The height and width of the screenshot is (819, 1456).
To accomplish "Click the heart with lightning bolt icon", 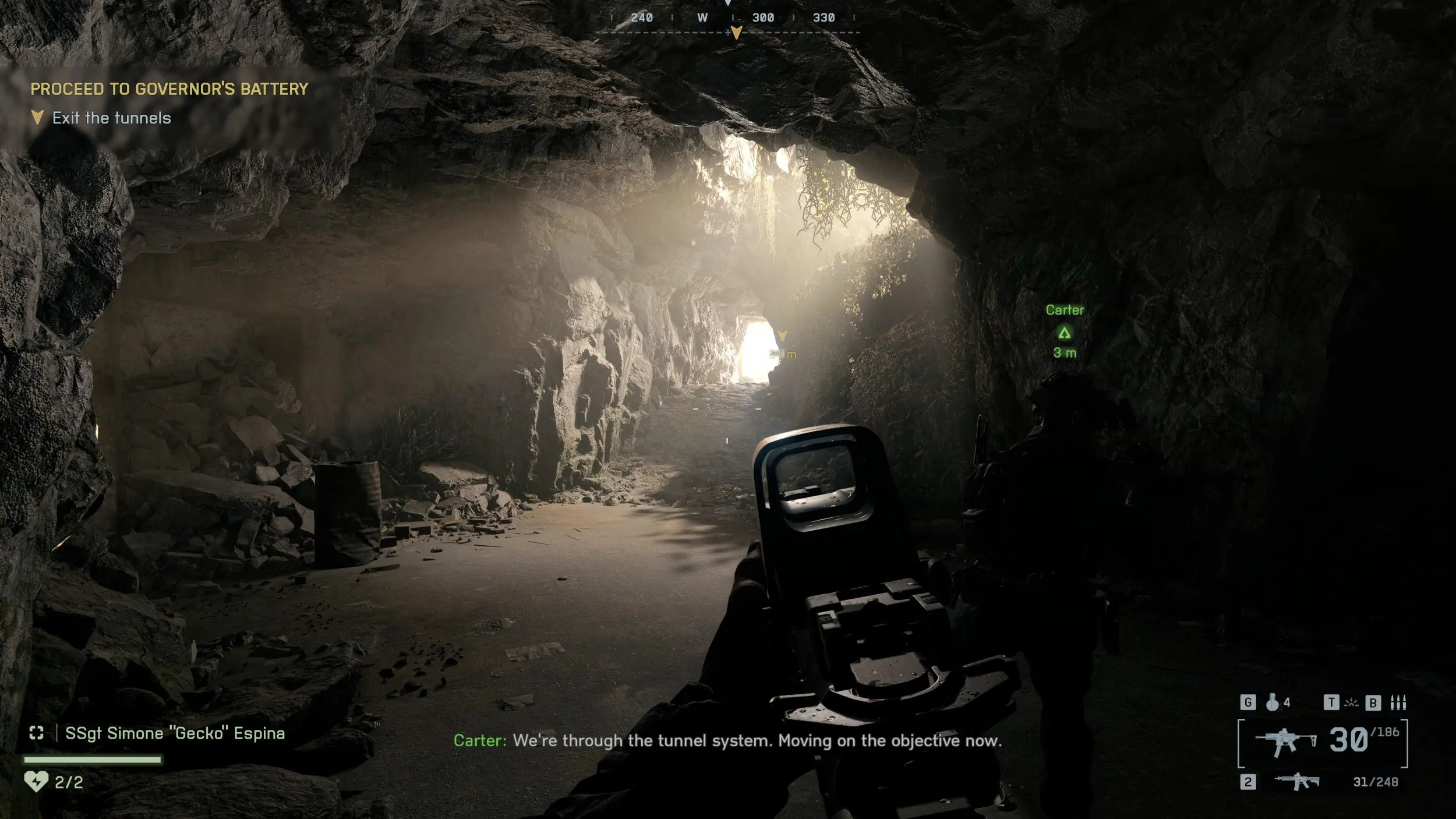I will (x=36, y=781).
